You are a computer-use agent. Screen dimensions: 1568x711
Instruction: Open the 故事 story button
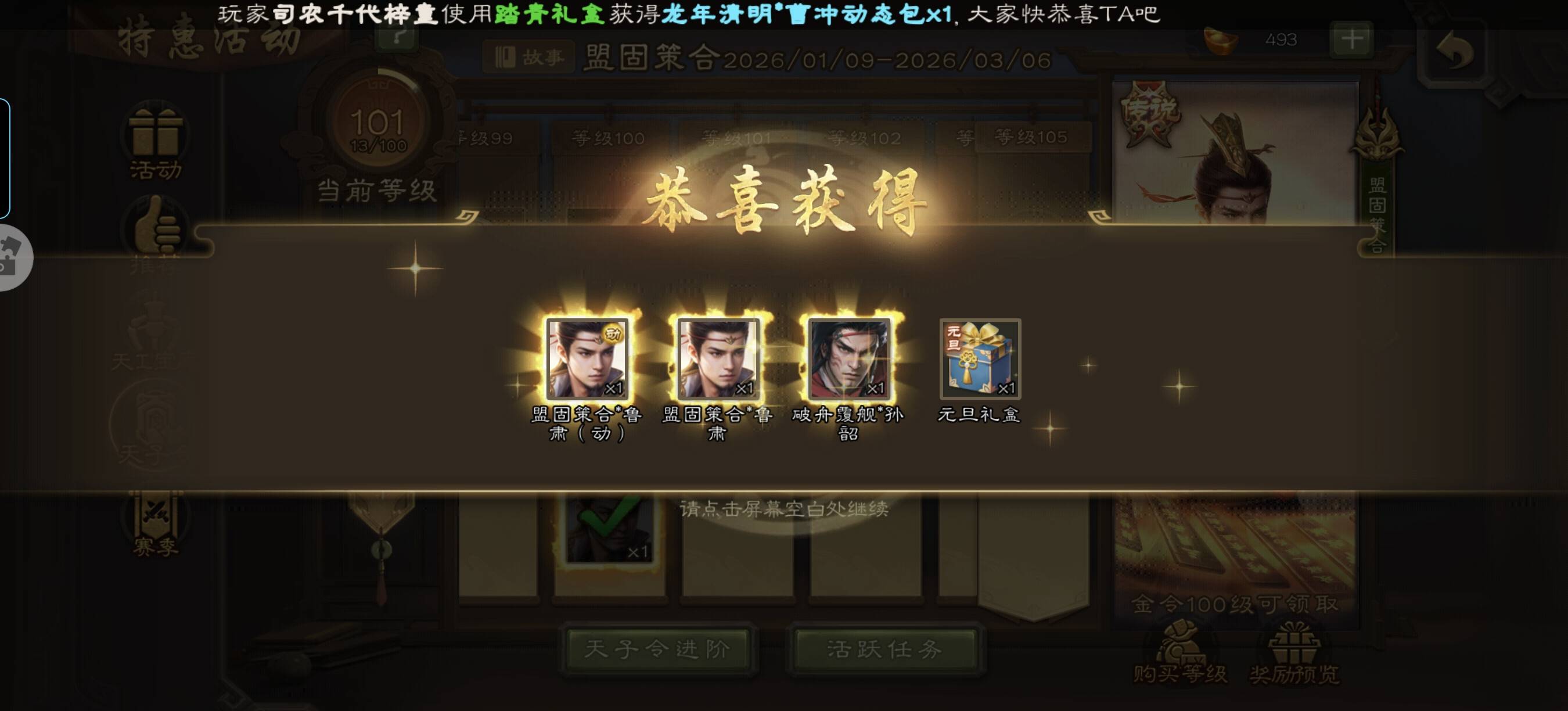point(529,58)
